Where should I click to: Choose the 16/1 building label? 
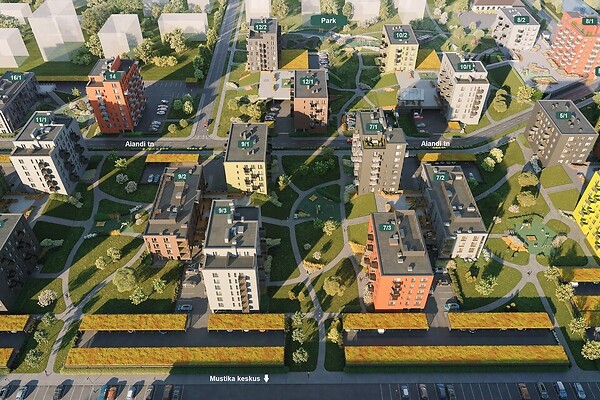point(15,77)
